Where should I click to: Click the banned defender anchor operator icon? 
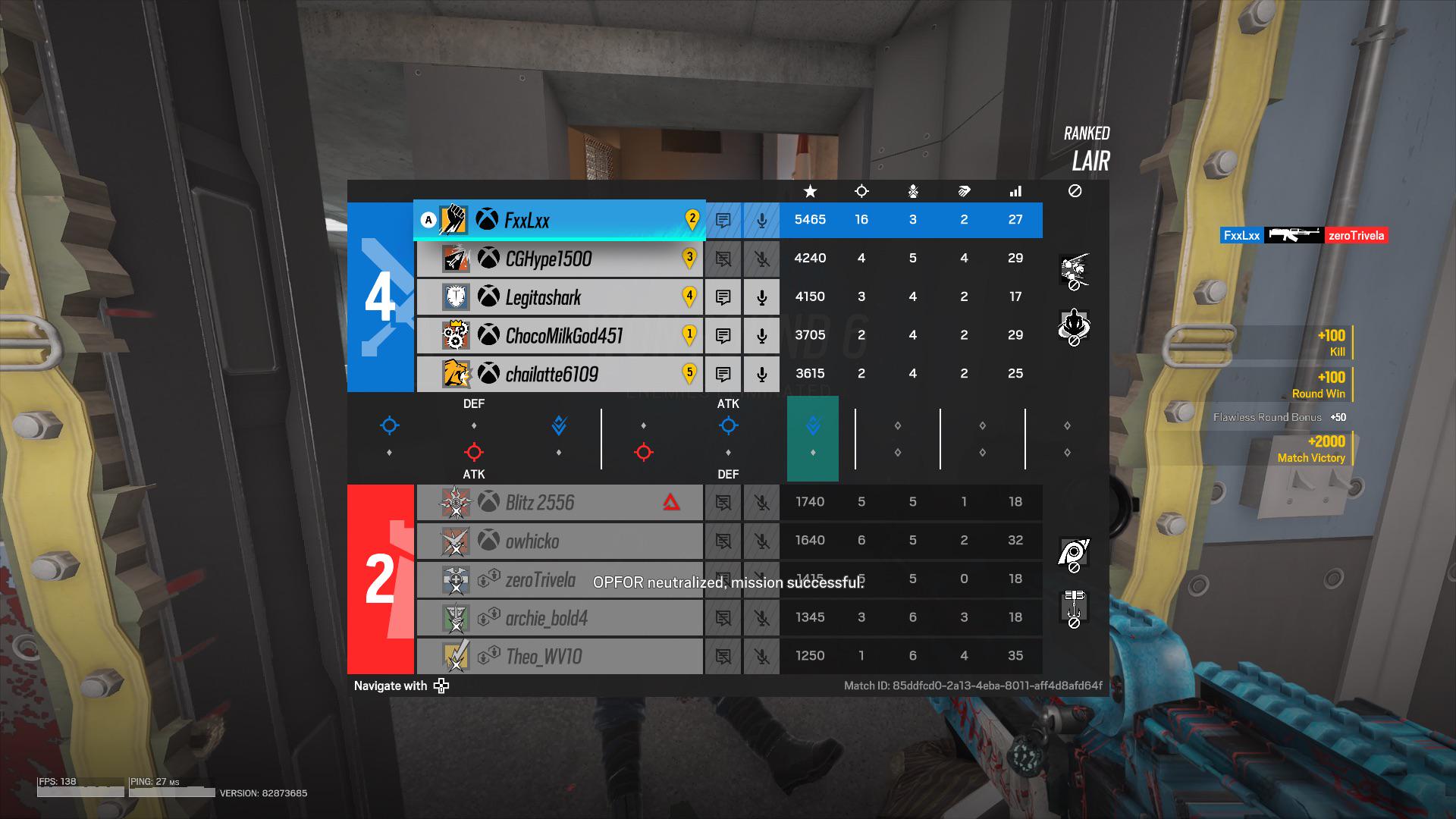pyautogui.click(x=1074, y=328)
